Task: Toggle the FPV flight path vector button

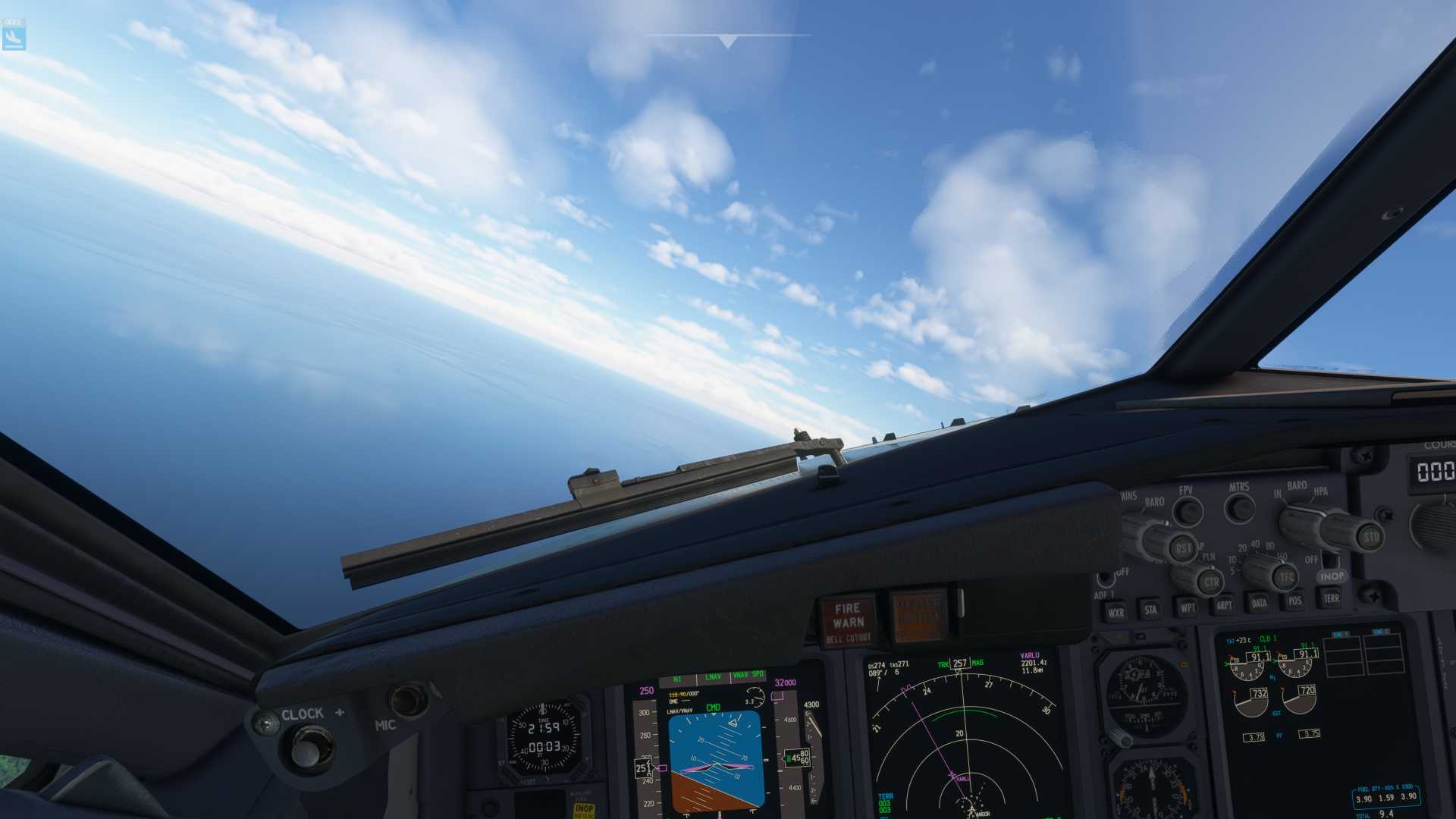Action: [1188, 510]
